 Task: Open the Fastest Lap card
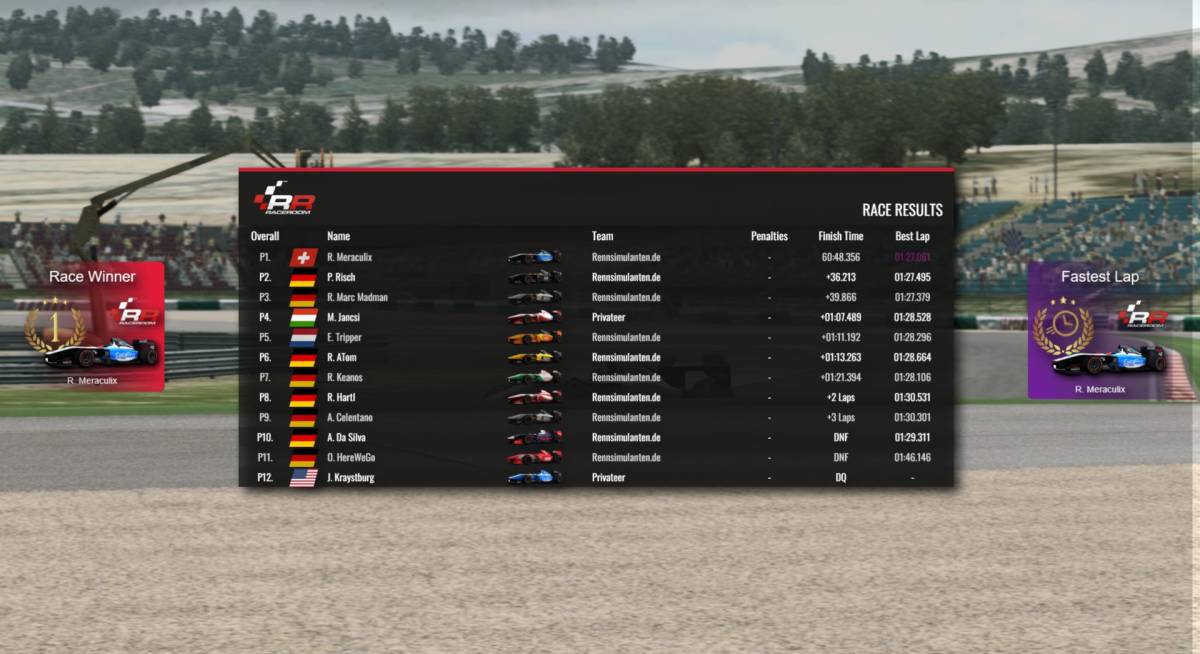click(x=1098, y=330)
